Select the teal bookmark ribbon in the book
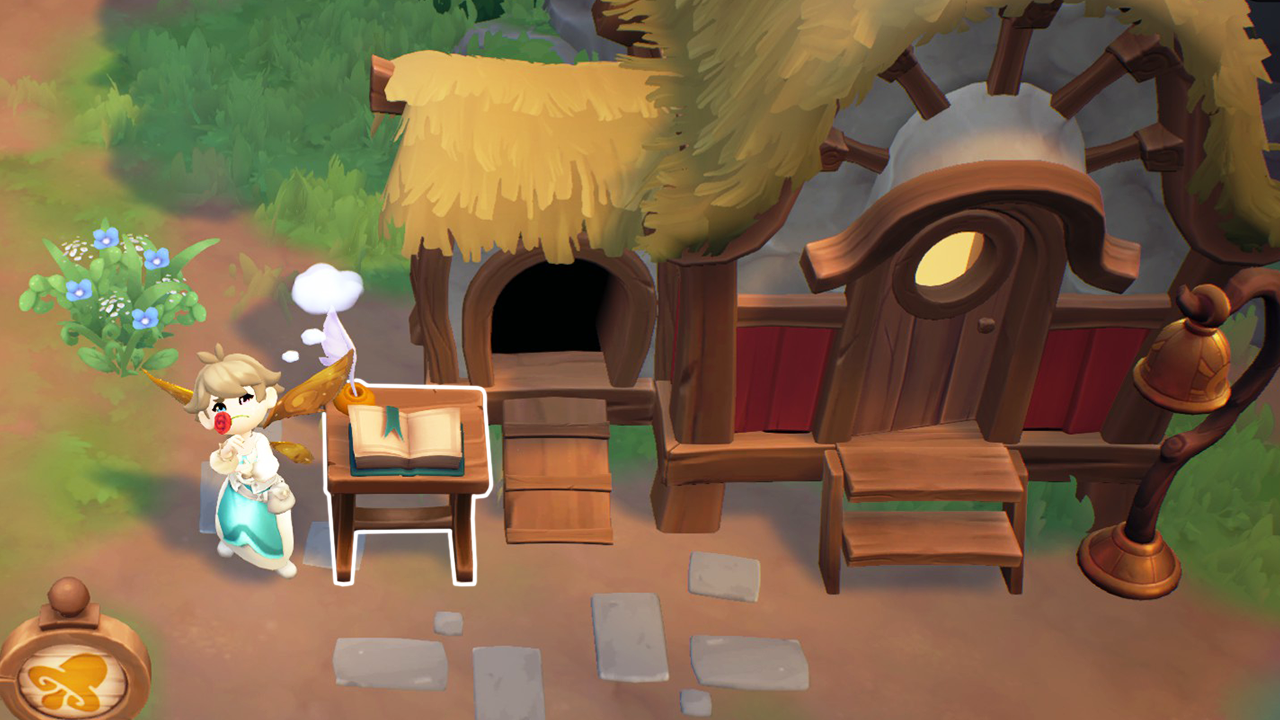1280x720 pixels. [392, 422]
